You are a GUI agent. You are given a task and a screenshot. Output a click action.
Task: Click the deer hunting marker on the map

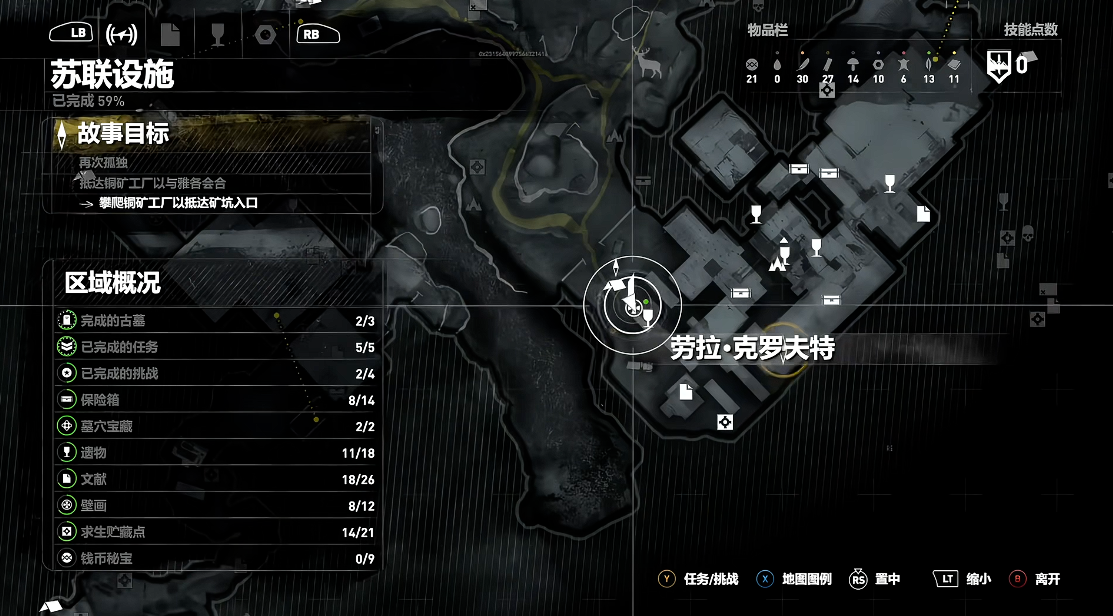click(x=648, y=63)
